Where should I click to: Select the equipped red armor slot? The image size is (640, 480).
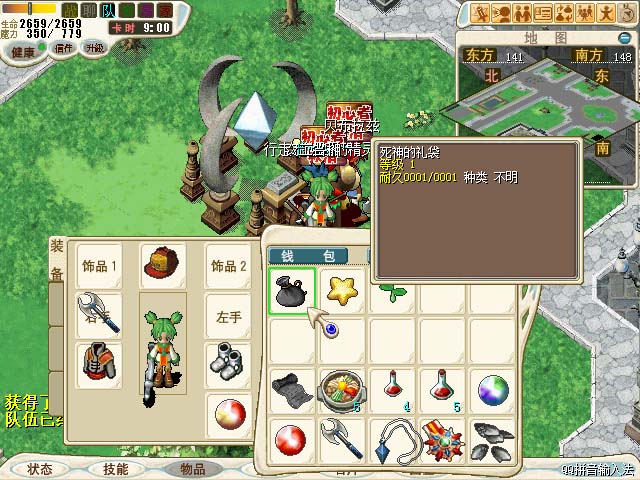(x=98, y=363)
